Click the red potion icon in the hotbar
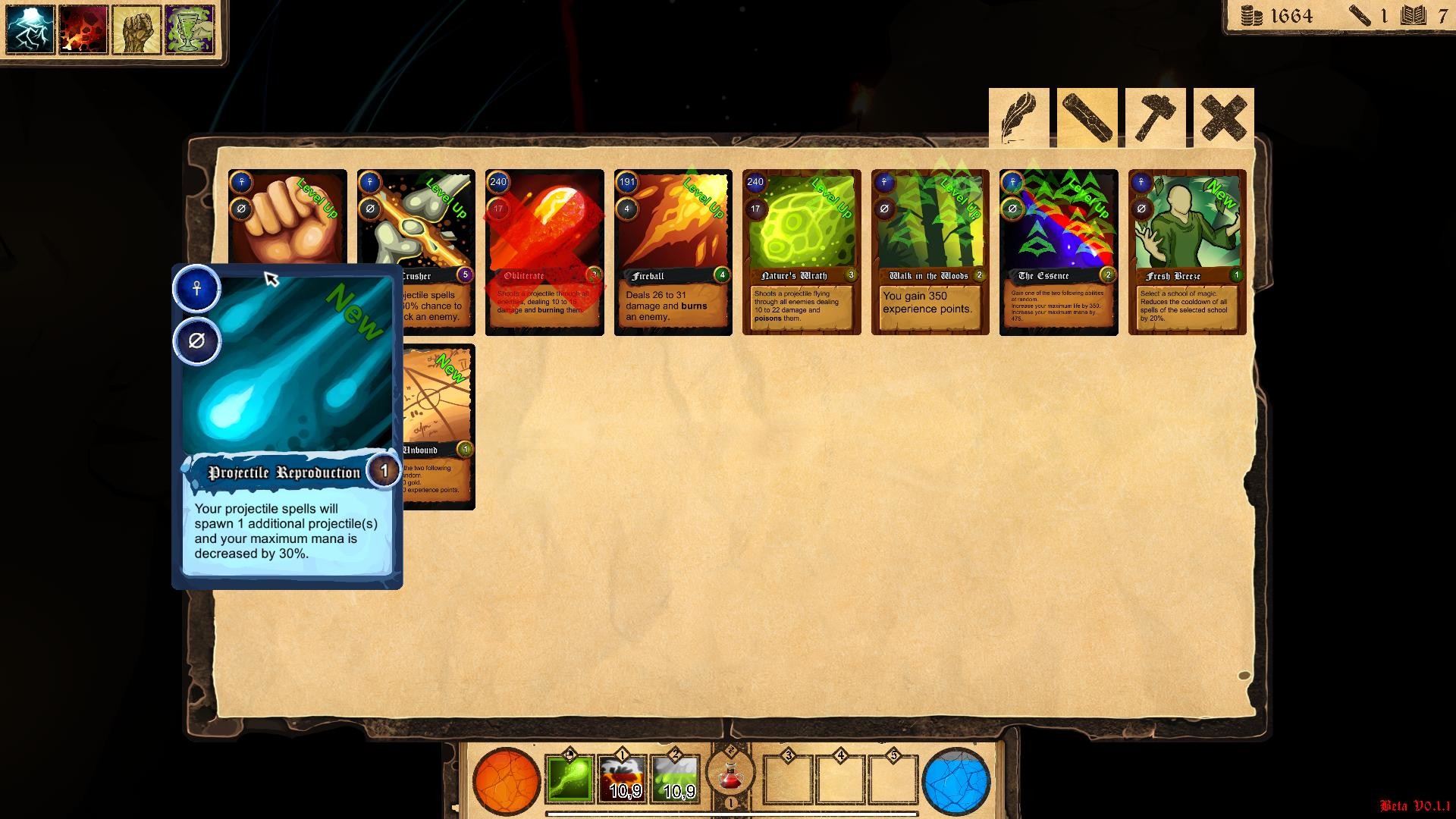Image resolution: width=1456 pixels, height=819 pixels. pyautogui.click(x=730, y=777)
